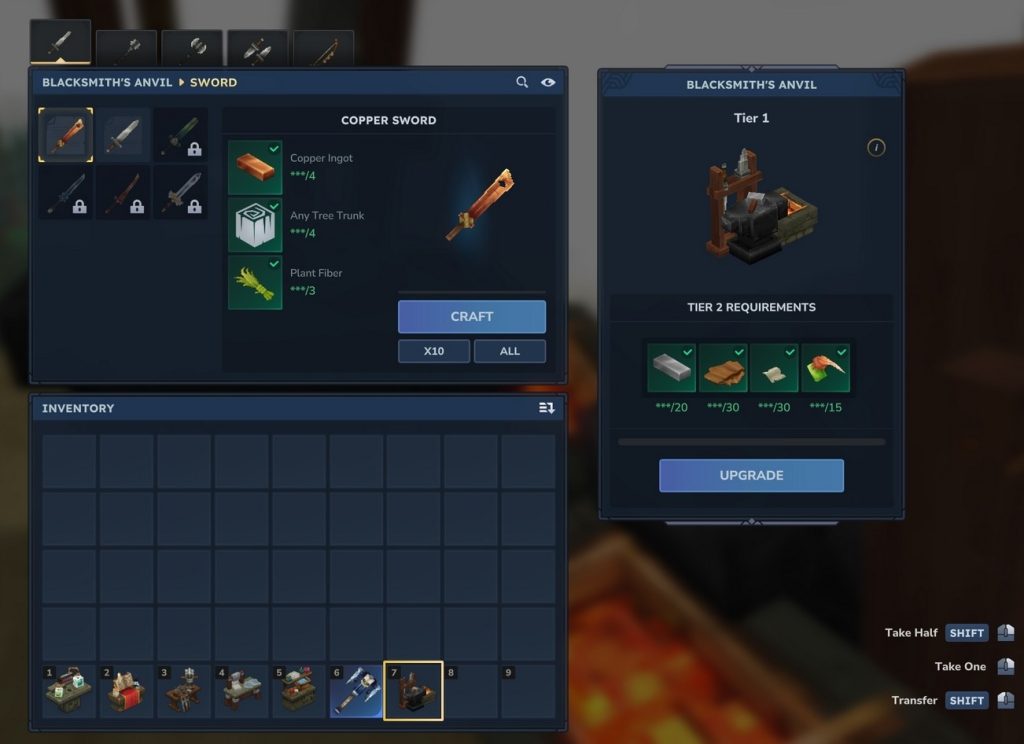Click the feather requirement for Tier 2
This screenshot has width=1024, height=744.
pyautogui.click(x=825, y=367)
